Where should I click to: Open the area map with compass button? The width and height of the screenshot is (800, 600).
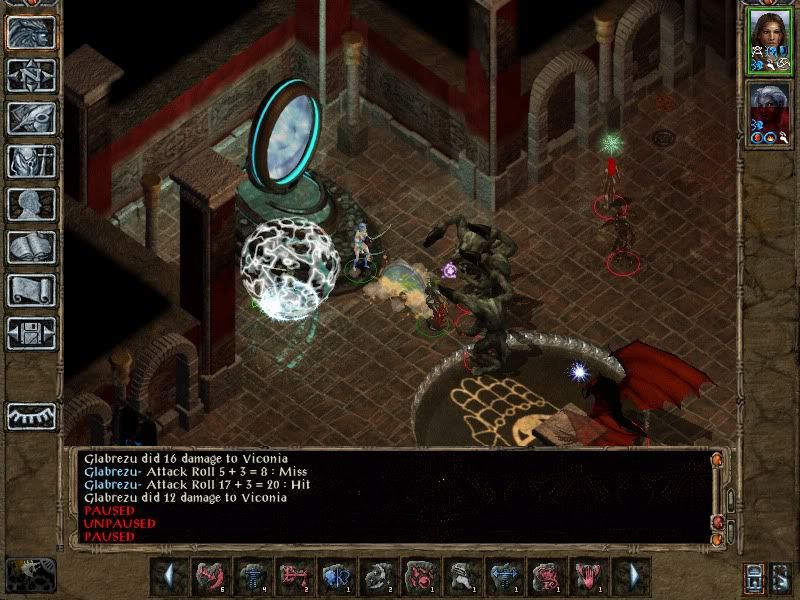30,75
